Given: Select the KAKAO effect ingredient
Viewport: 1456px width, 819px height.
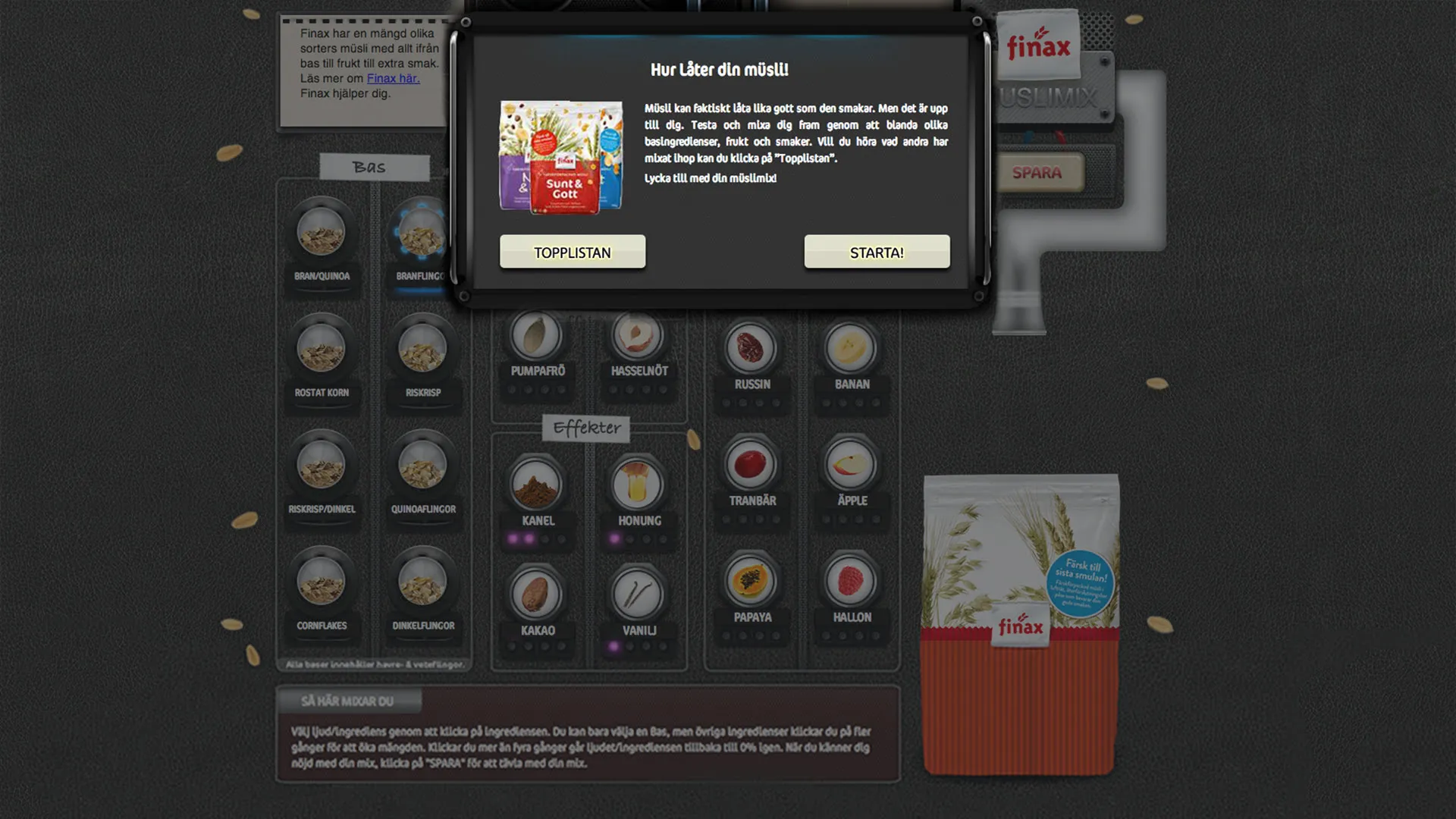Looking at the screenshot, I should coord(536,590).
